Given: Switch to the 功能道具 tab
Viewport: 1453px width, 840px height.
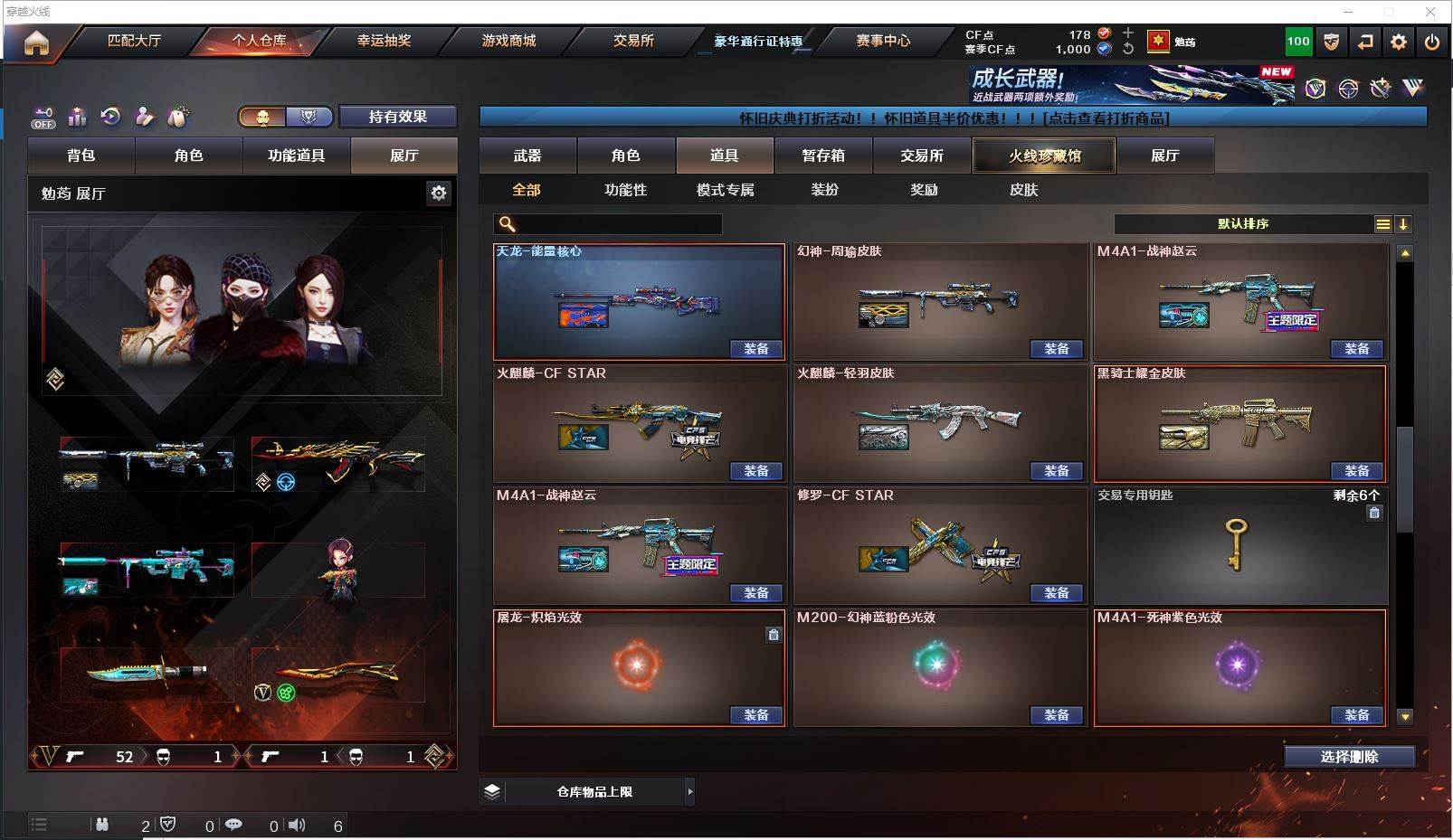Looking at the screenshot, I should pyautogui.click(x=296, y=156).
